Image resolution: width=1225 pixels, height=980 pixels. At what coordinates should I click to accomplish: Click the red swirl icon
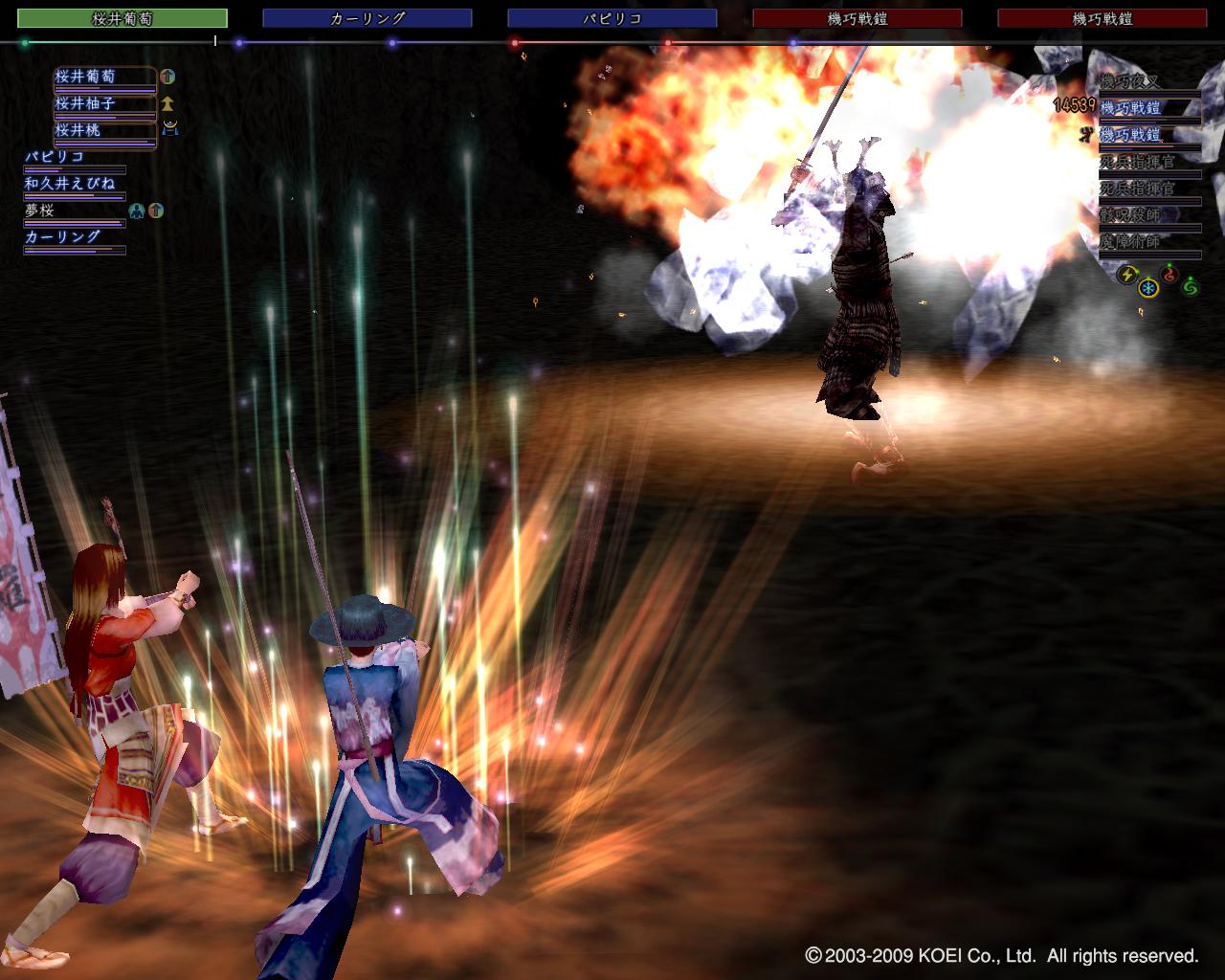click(x=1169, y=275)
